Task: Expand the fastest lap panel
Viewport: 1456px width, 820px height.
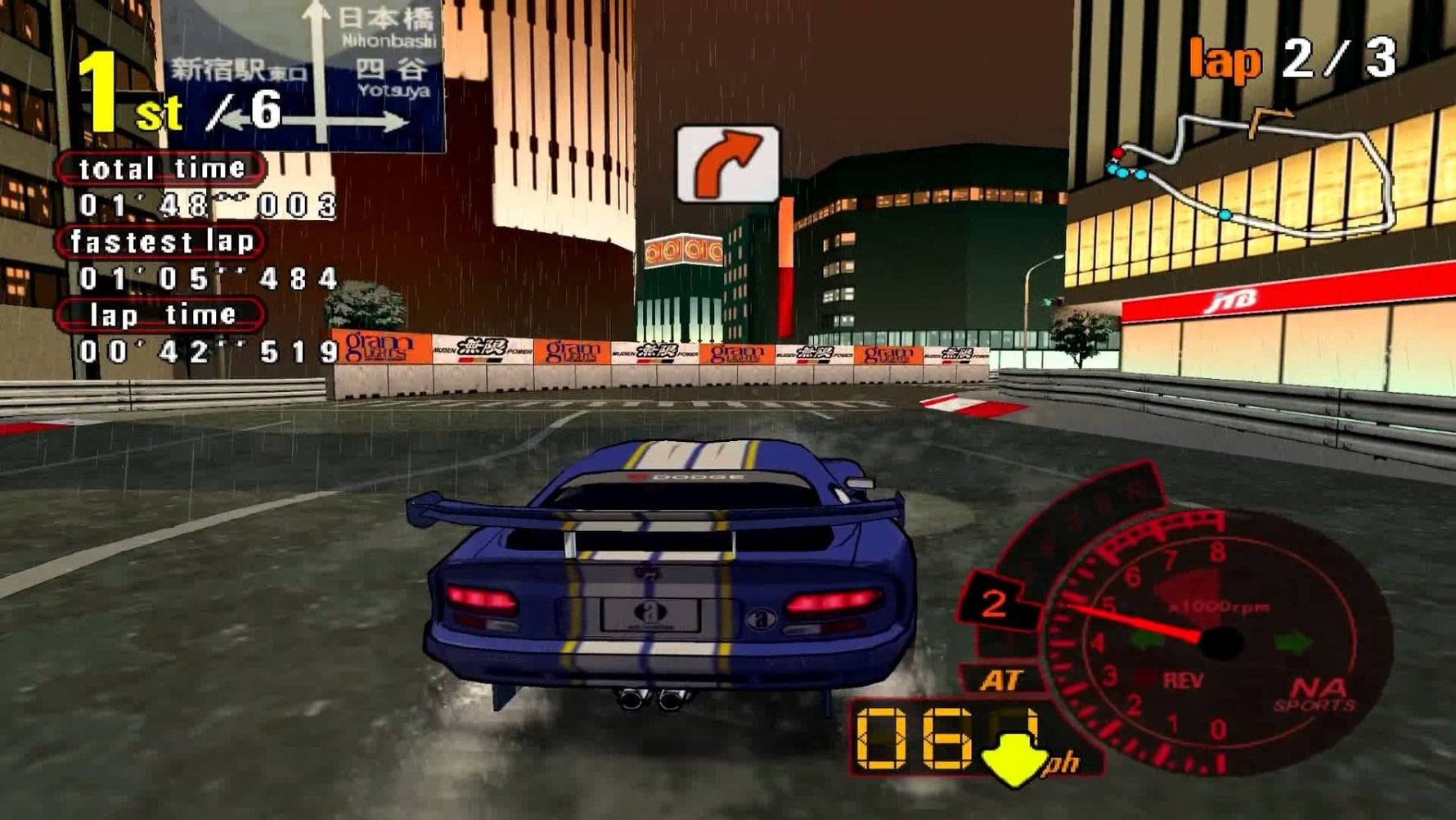Action: click(x=162, y=241)
